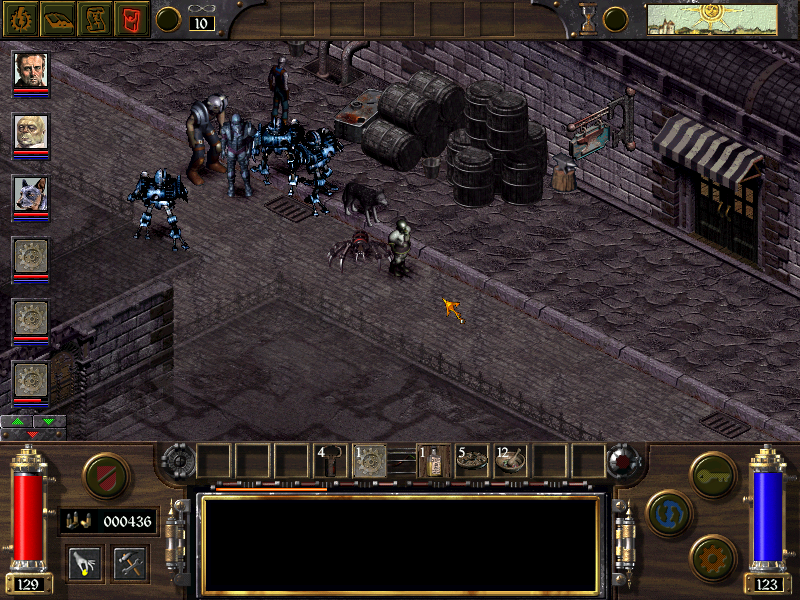
Task: Open the orange gear options button
Action: click(714, 556)
